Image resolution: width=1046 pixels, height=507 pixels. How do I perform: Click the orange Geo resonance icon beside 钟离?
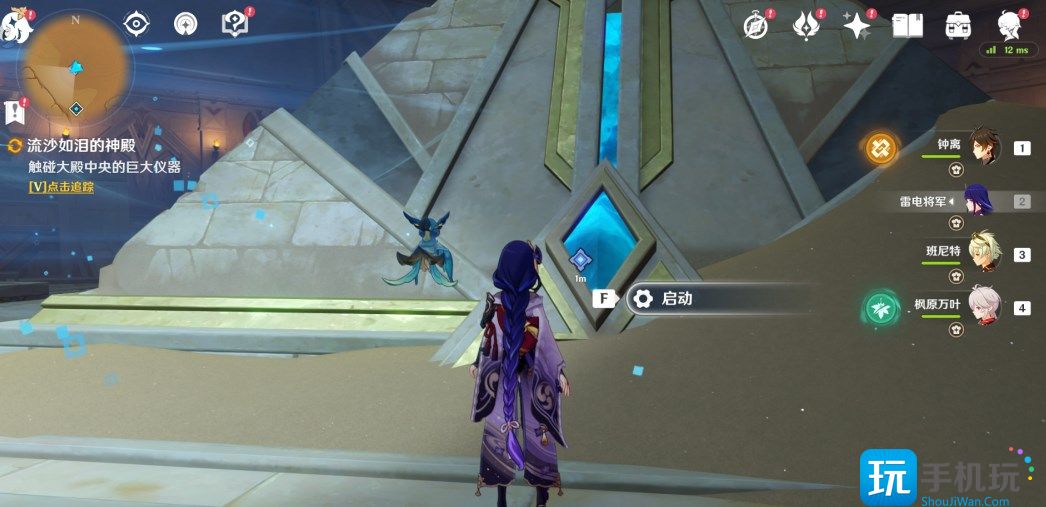[x=881, y=149]
